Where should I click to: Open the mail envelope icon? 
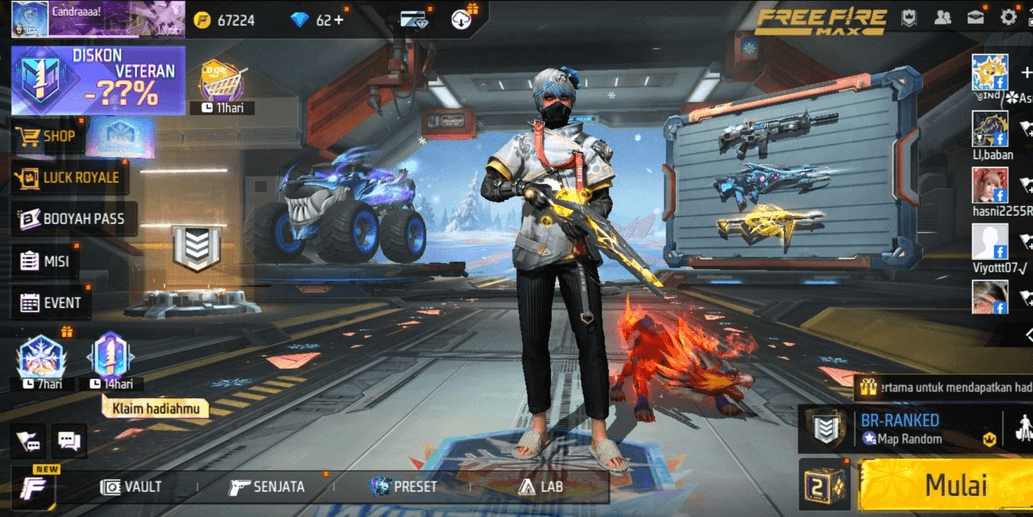(x=975, y=18)
